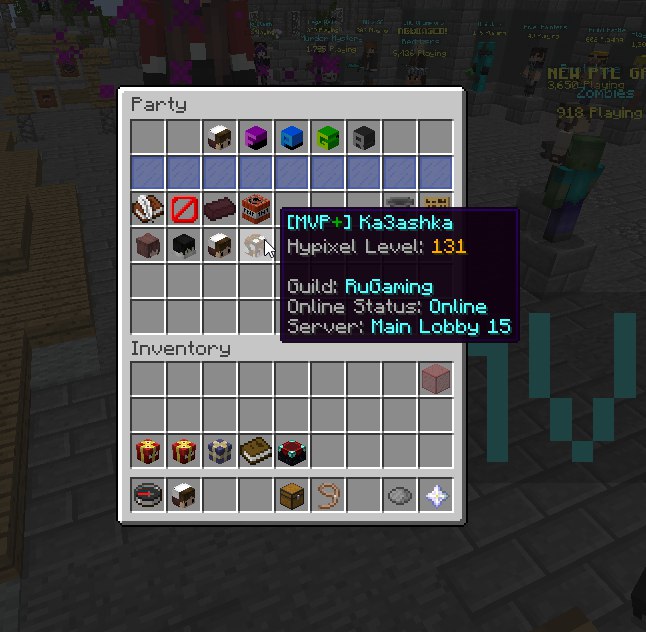The width and height of the screenshot is (646, 632).
Task: Choose the dark brown brick item
Action: click(x=220, y=210)
